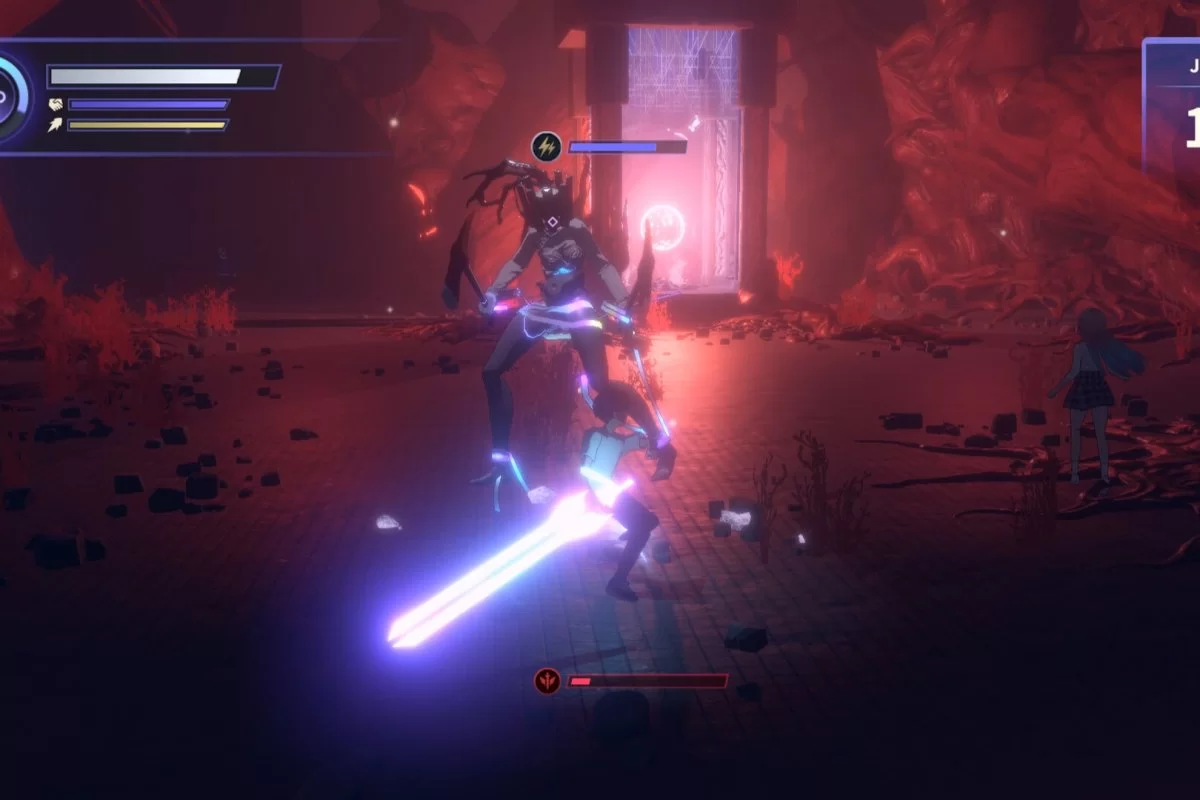Select the dash arrow icon beside the yellow bar
Screen dimensions: 1200x800
click(x=54, y=125)
